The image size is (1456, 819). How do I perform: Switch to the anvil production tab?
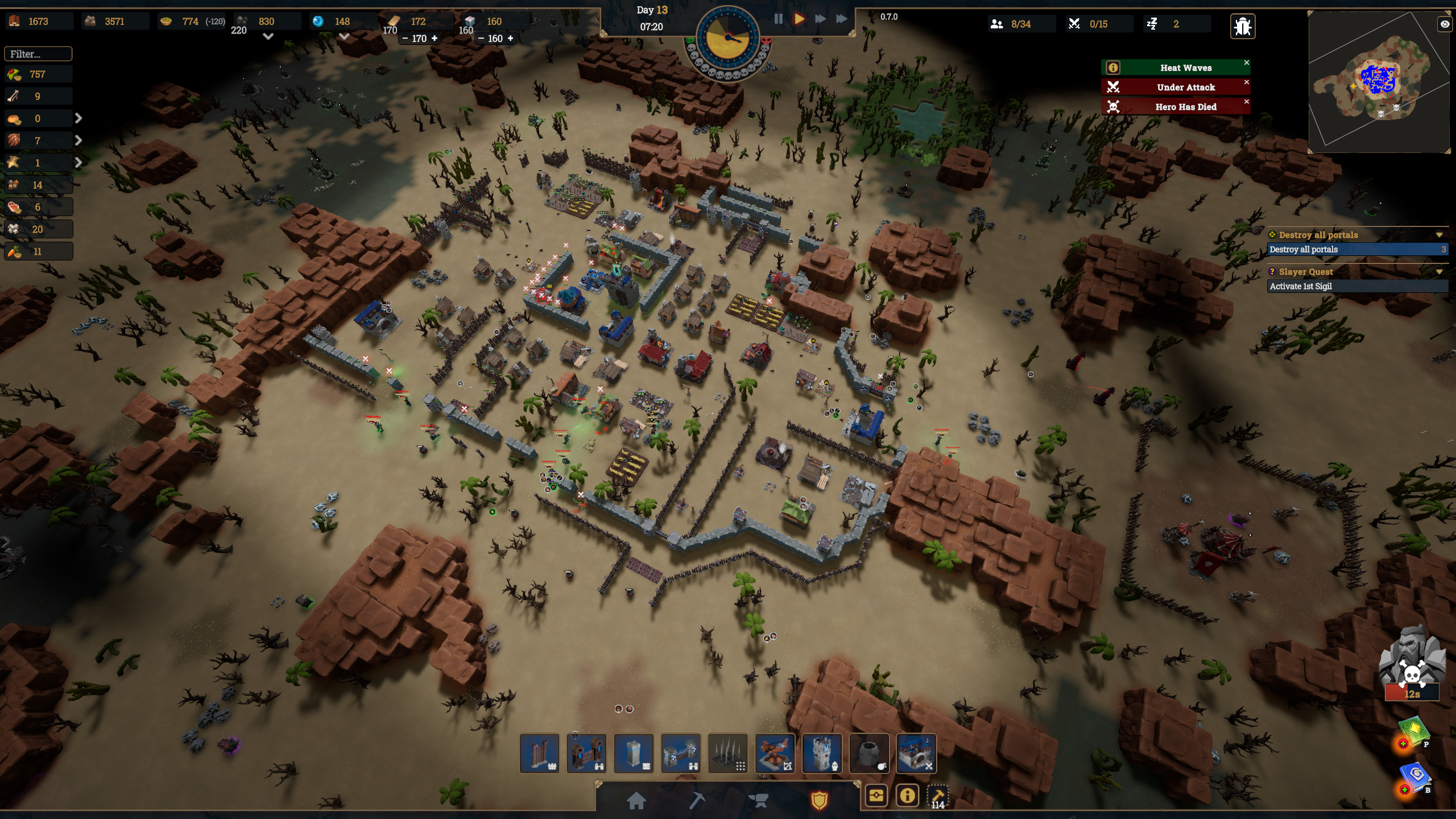click(x=758, y=800)
